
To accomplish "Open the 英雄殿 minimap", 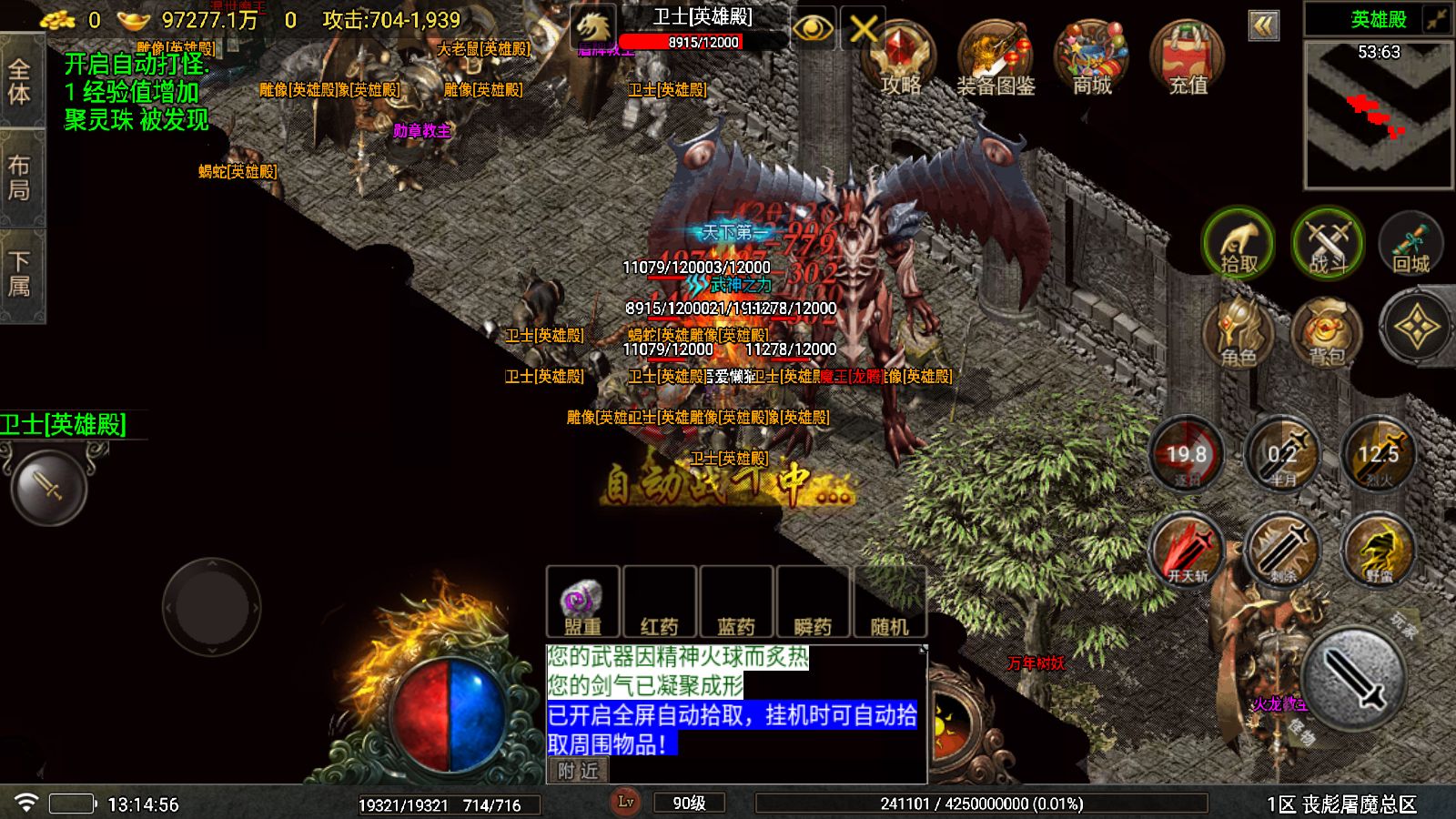I will 1378,114.
